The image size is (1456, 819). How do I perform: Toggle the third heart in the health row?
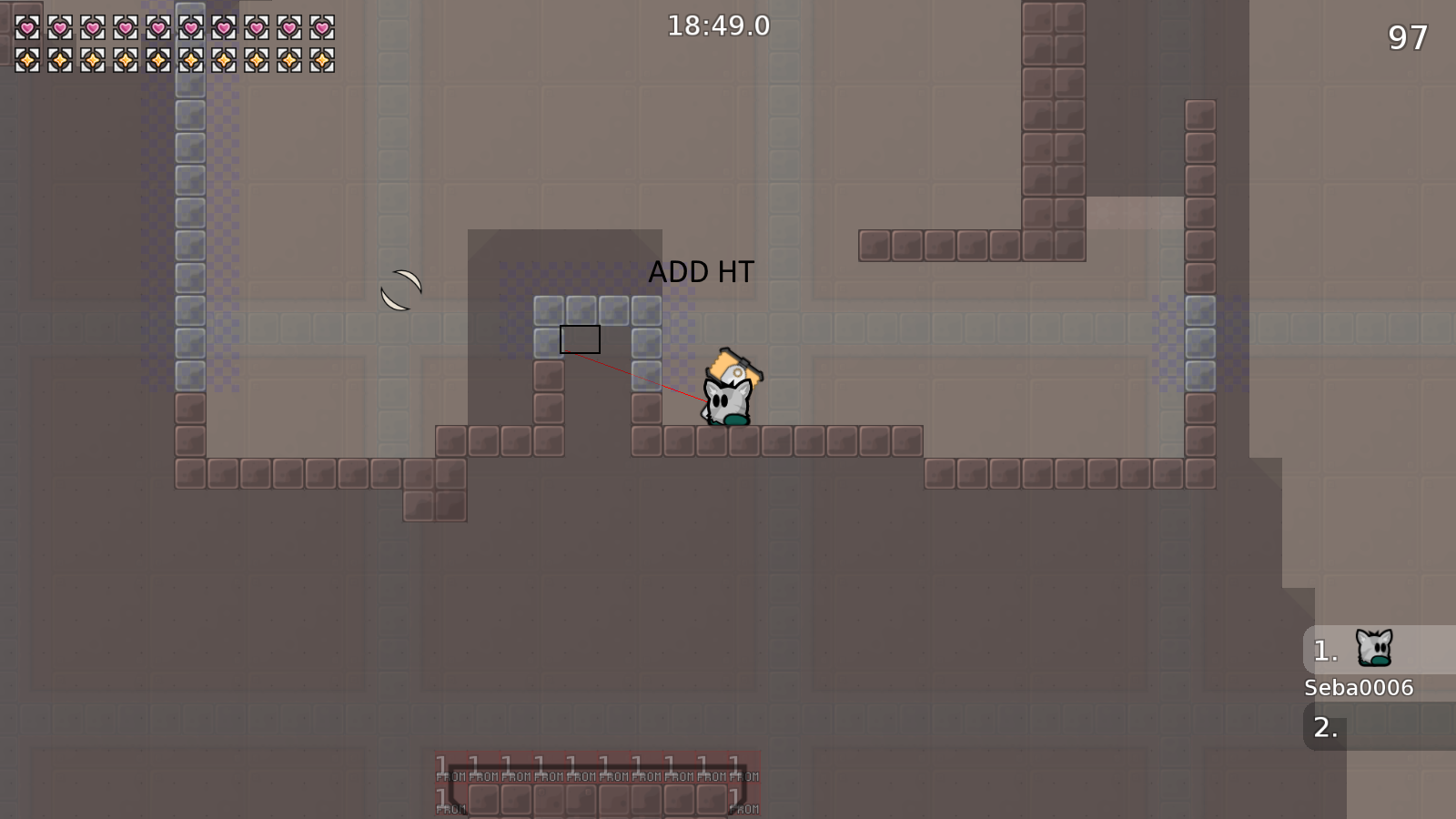tap(94, 27)
